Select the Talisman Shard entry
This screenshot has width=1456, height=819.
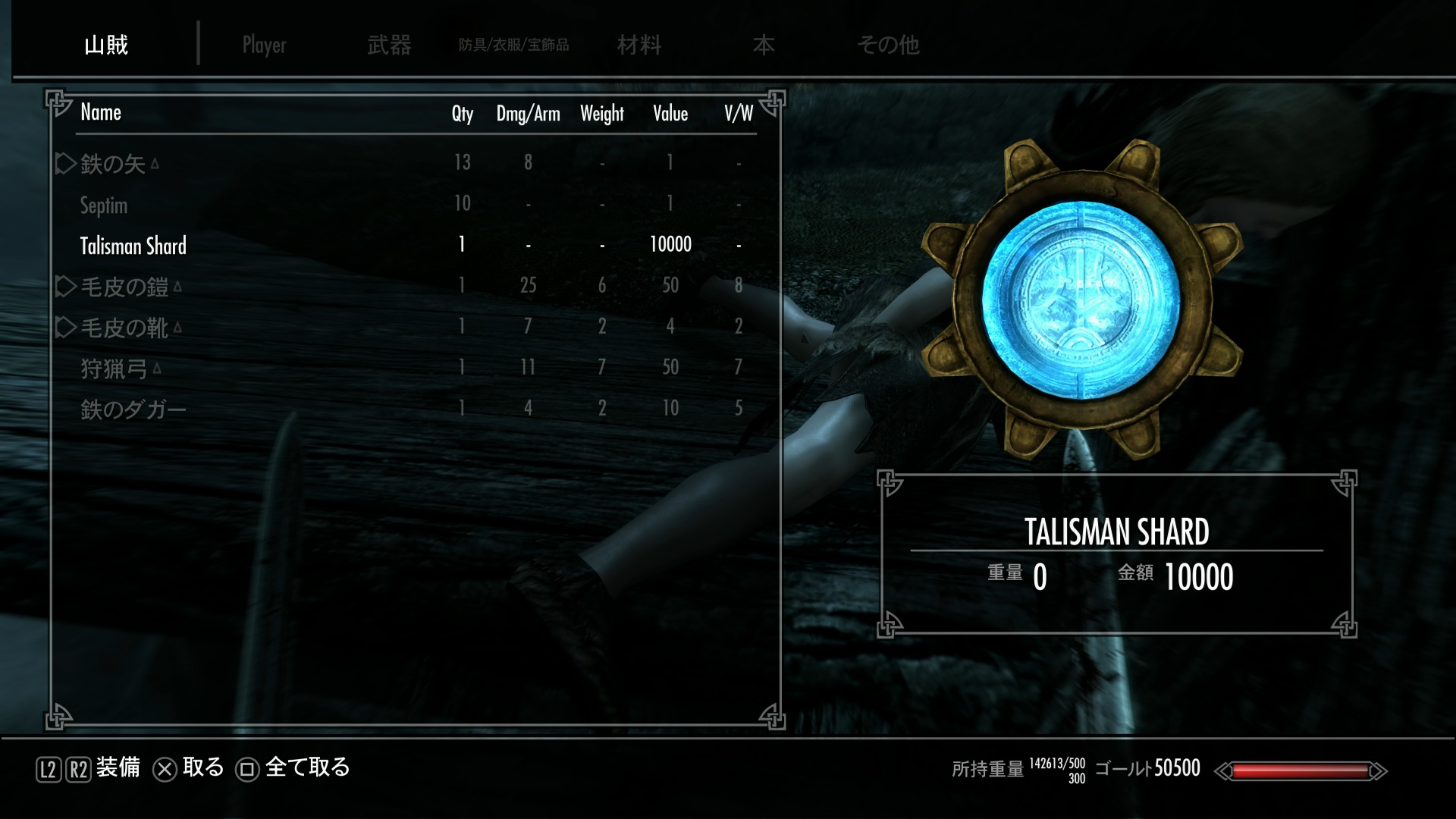(133, 246)
